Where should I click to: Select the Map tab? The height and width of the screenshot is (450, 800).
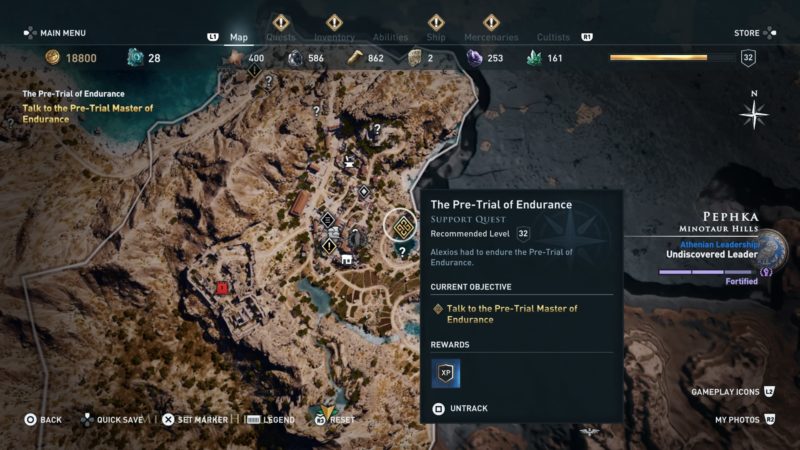click(239, 37)
